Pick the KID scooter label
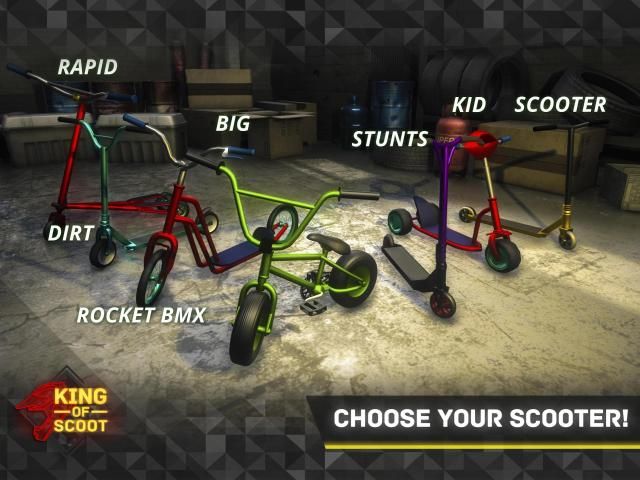 tap(469, 105)
